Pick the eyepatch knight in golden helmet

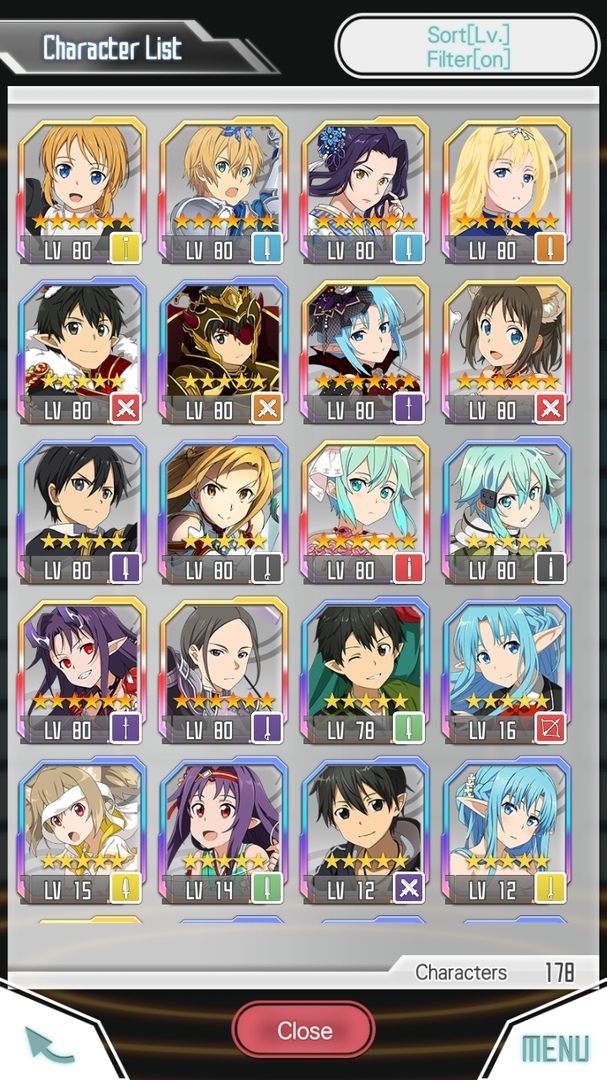tap(224, 352)
